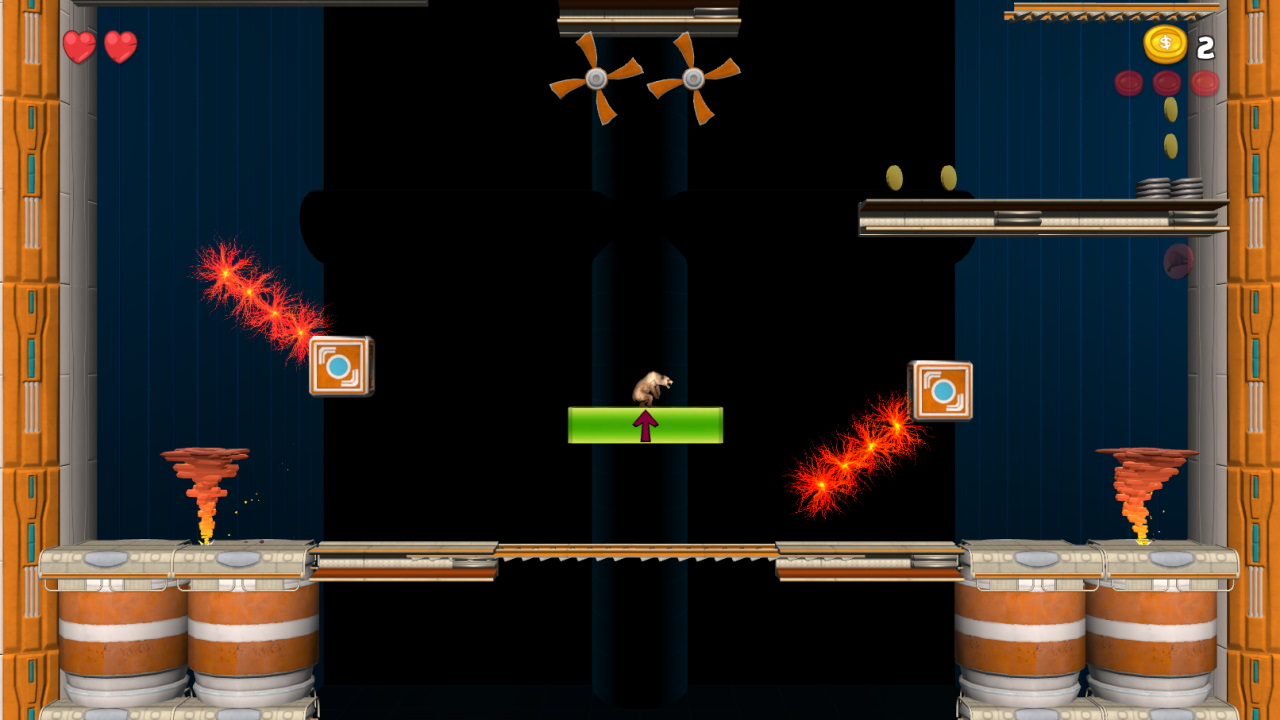Click the leftmost red candy in the top-right row

(1129, 81)
